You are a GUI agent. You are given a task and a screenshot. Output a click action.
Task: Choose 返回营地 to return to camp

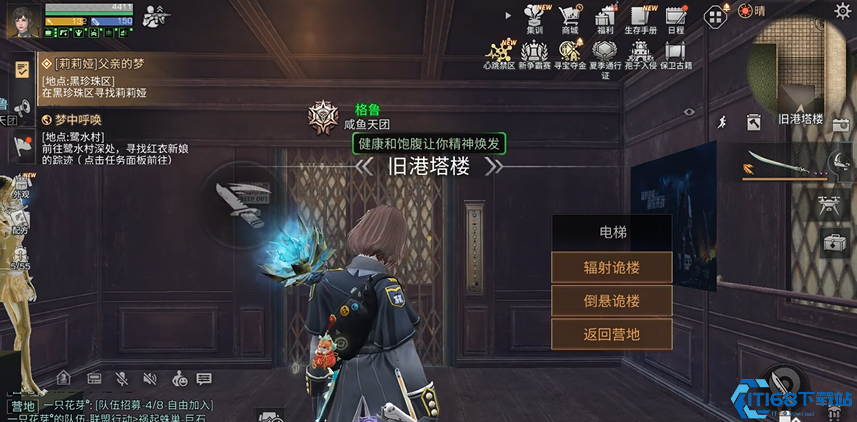click(611, 334)
